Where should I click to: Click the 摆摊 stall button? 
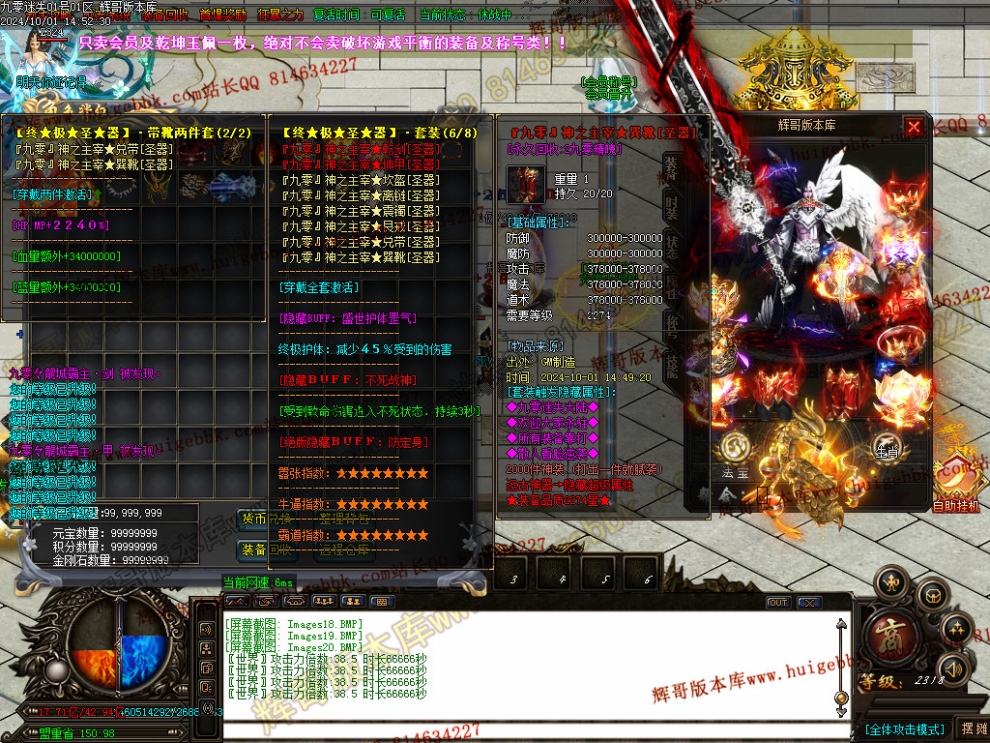[x=972, y=728]
